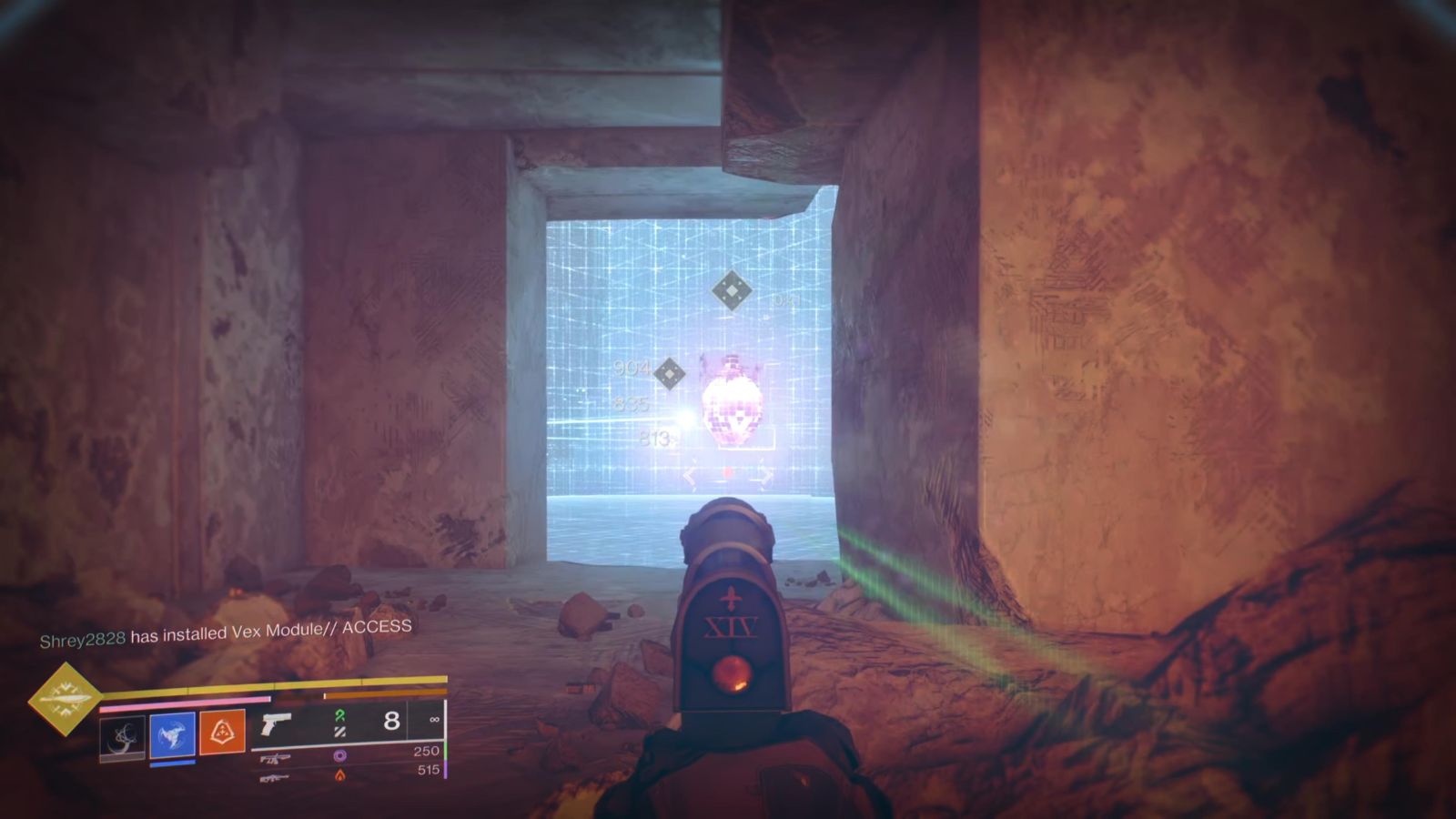Image resolution: width=1456 pixels, height=819 pixels.
Task: Enable the infinity reserve ammo symbol
Action: point(433,720)
